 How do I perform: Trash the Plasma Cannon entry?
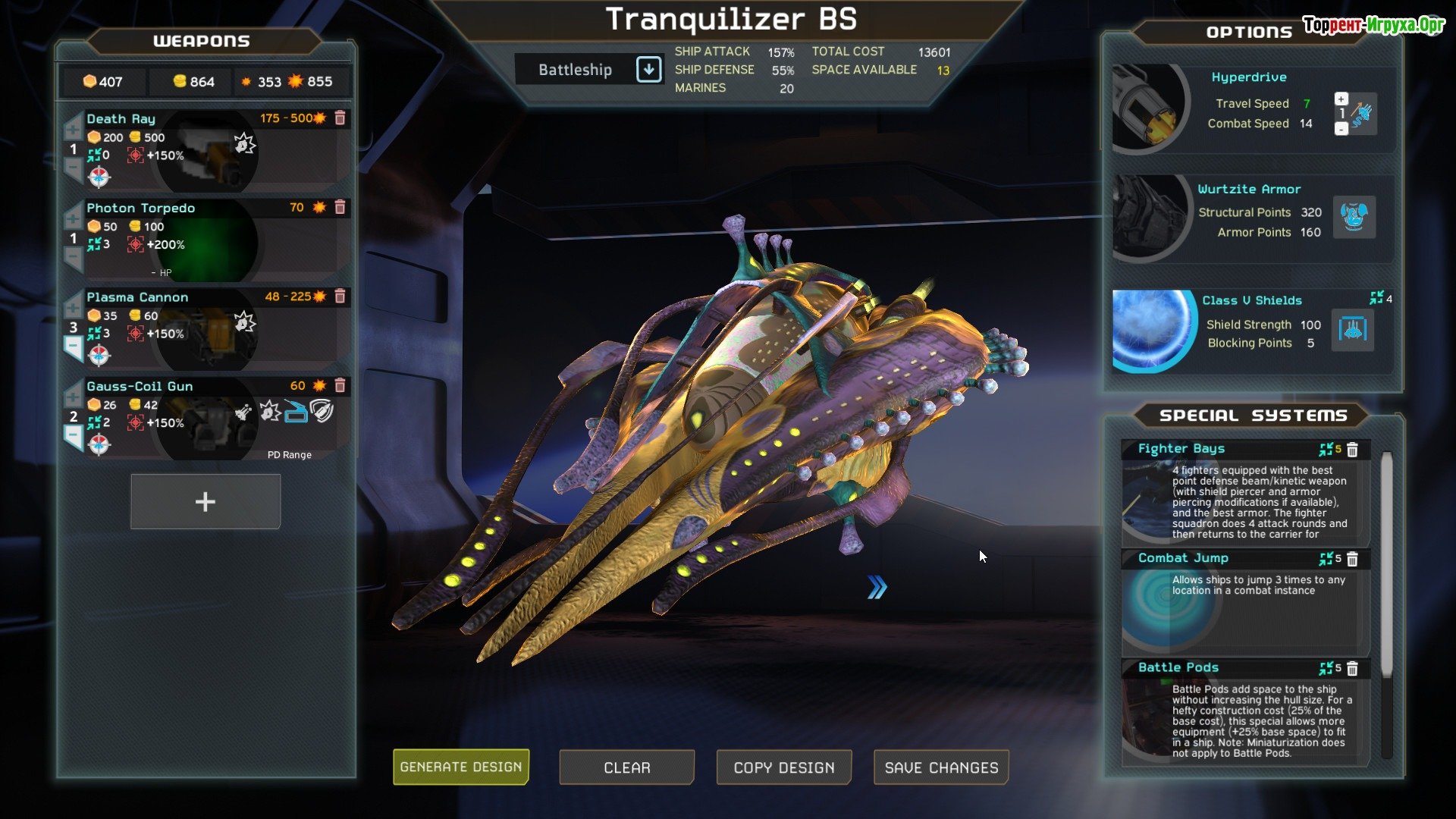click(x=340, y=297)
